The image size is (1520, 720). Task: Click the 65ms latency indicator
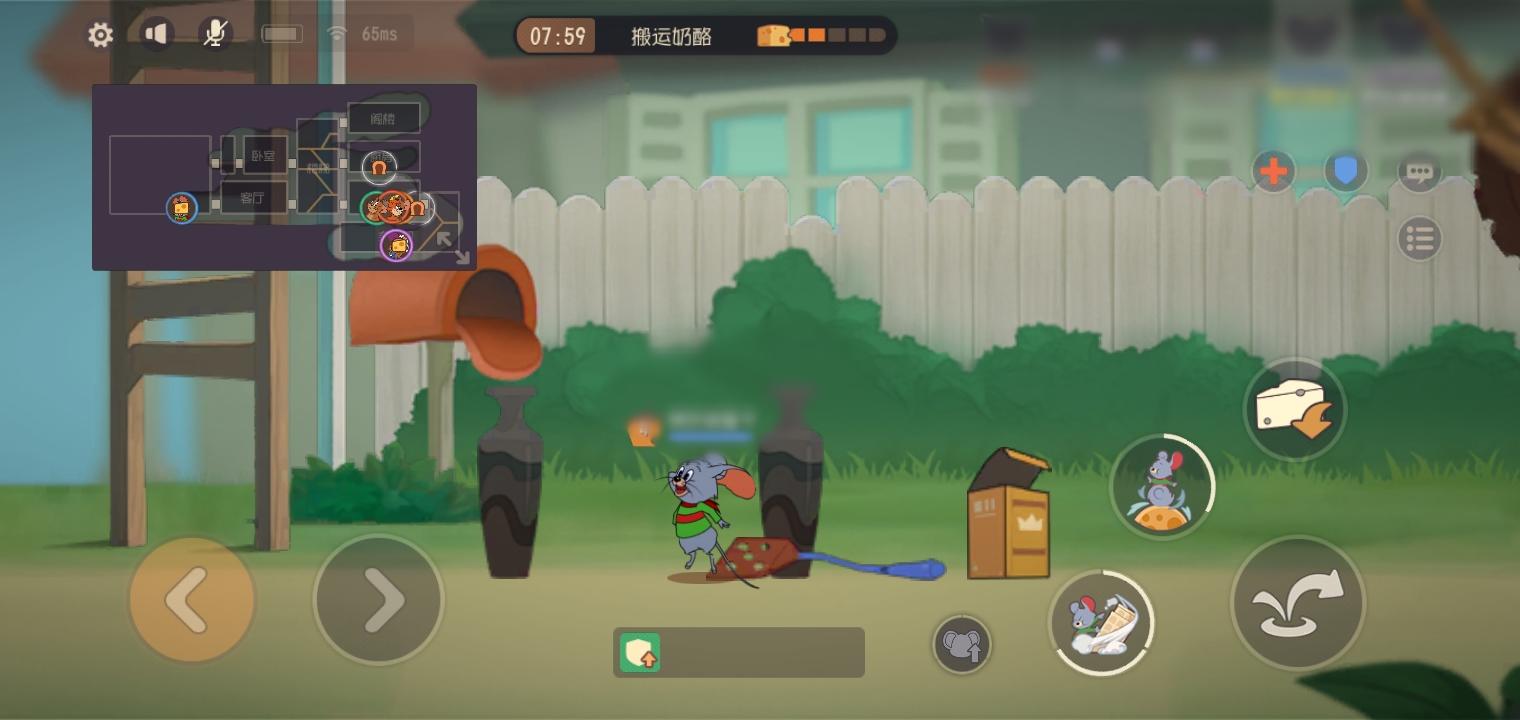[378, 33]
